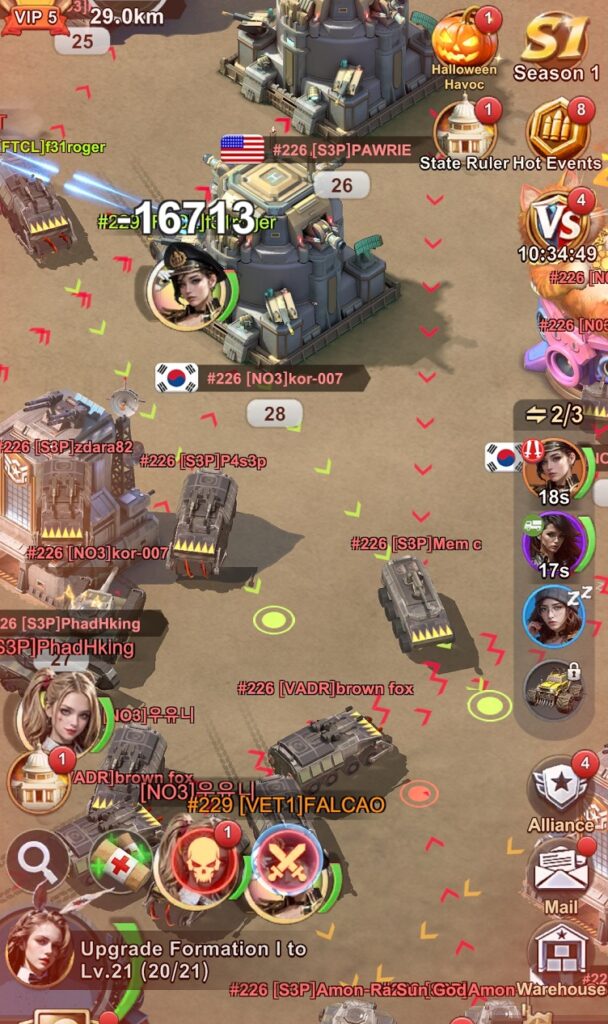608x1024 pixels.
Task: Tap the medkit healing icon
Action: pyautogui.click(x=120, y=862)
